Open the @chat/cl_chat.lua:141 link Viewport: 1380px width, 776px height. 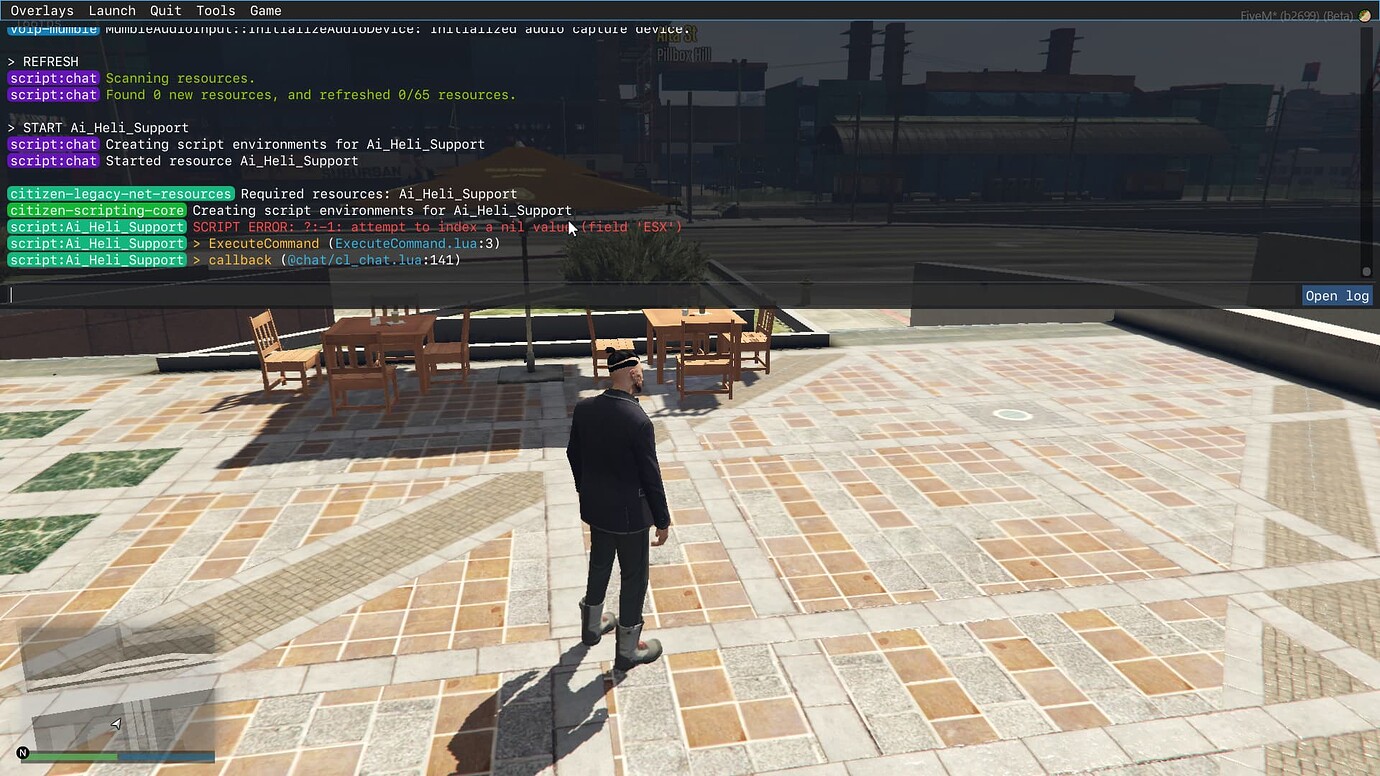point(370,259)
